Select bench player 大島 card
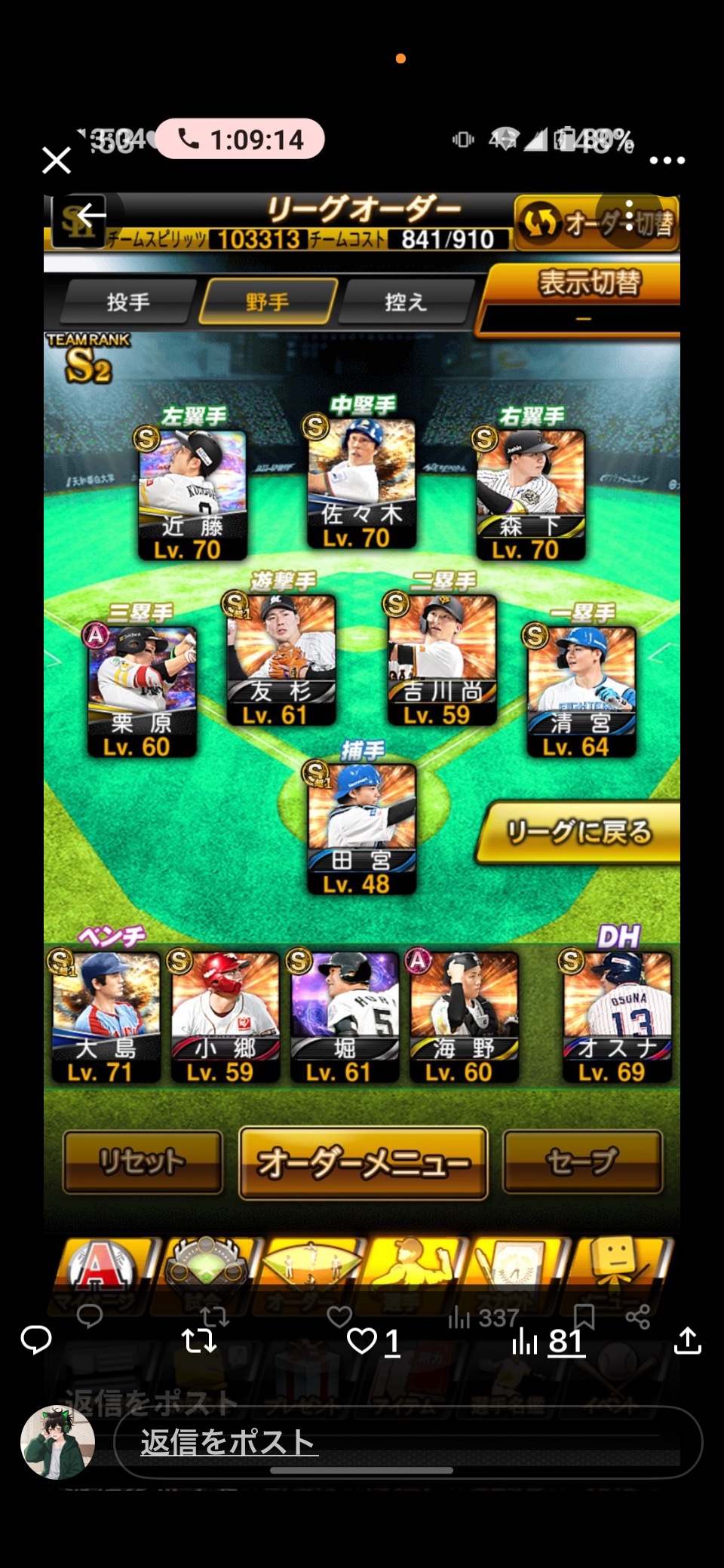The height and width of the screenshot is (1568, 724). click(x=106, y=1016)
